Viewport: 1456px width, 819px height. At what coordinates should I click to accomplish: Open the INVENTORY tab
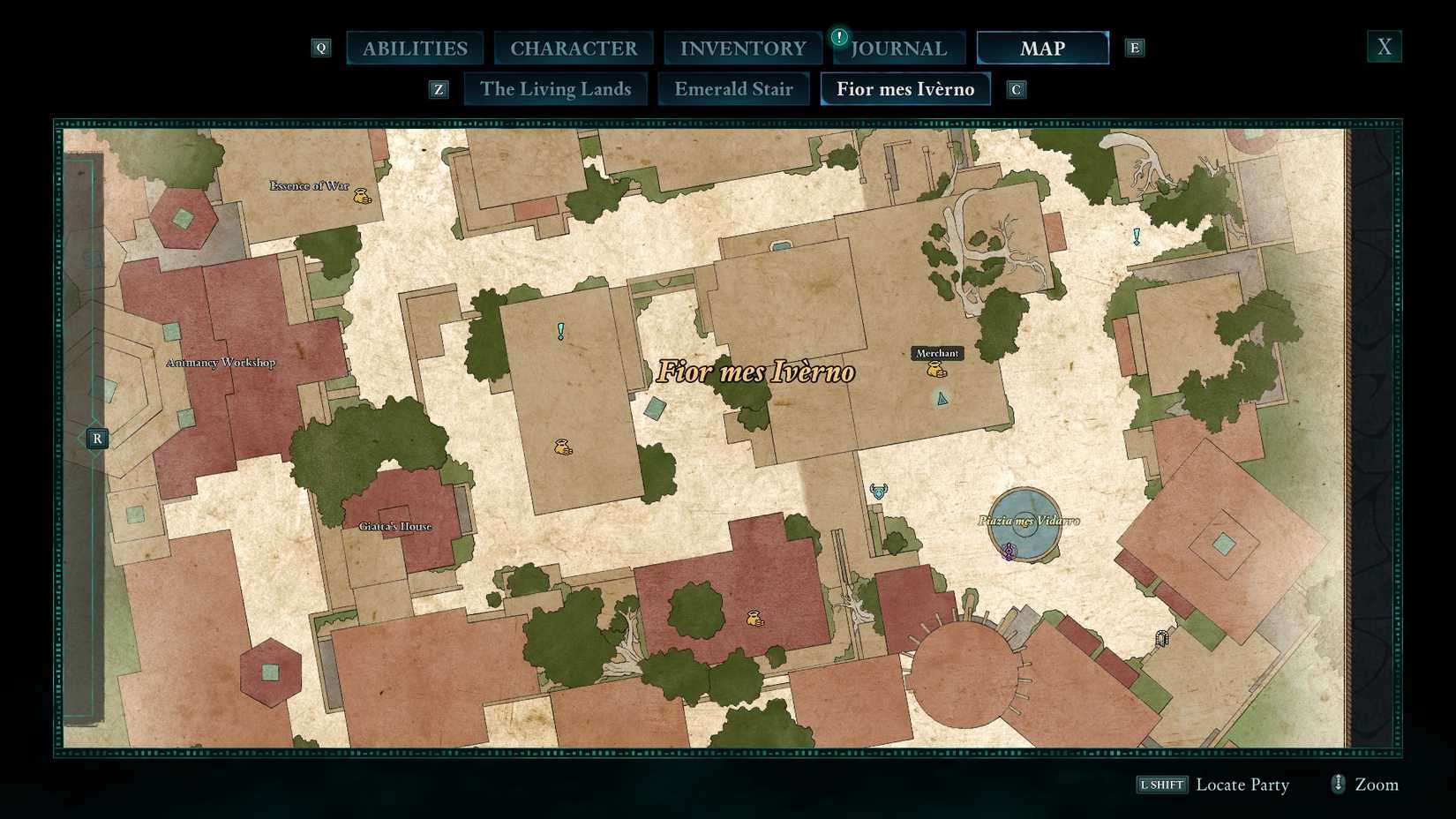pyautogui.click(x=742, y=48)
